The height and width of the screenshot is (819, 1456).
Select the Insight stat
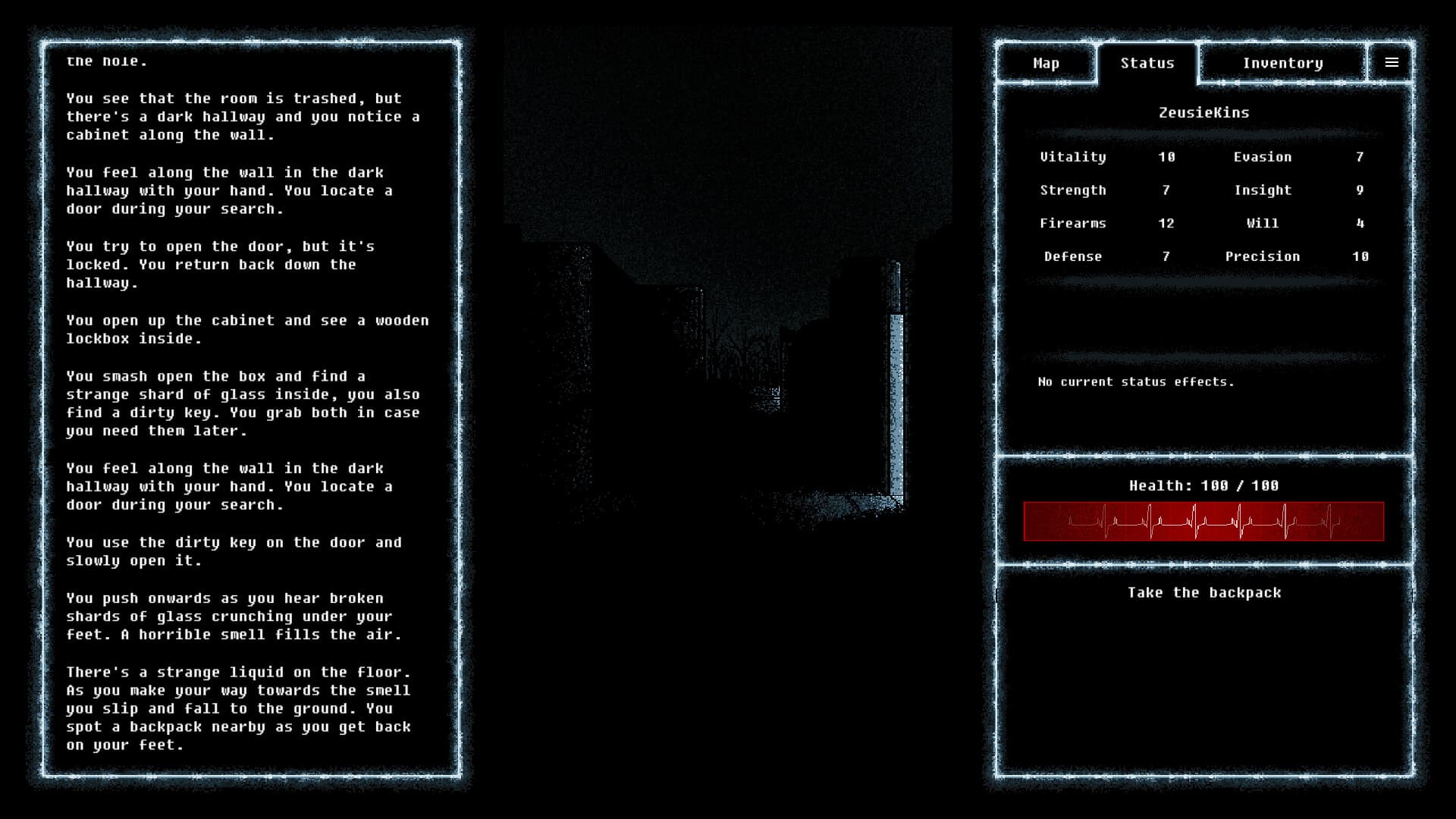1263,190
